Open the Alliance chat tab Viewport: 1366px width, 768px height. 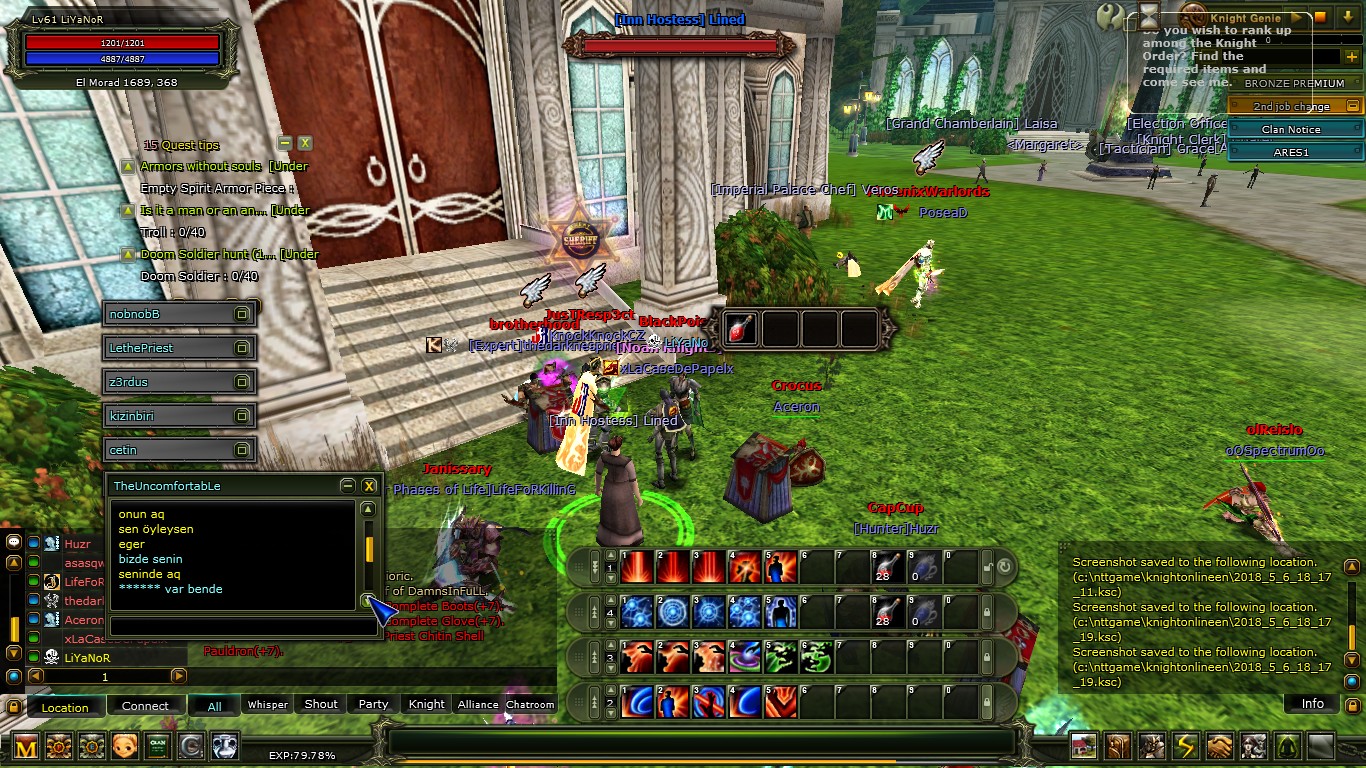(478, 704)
